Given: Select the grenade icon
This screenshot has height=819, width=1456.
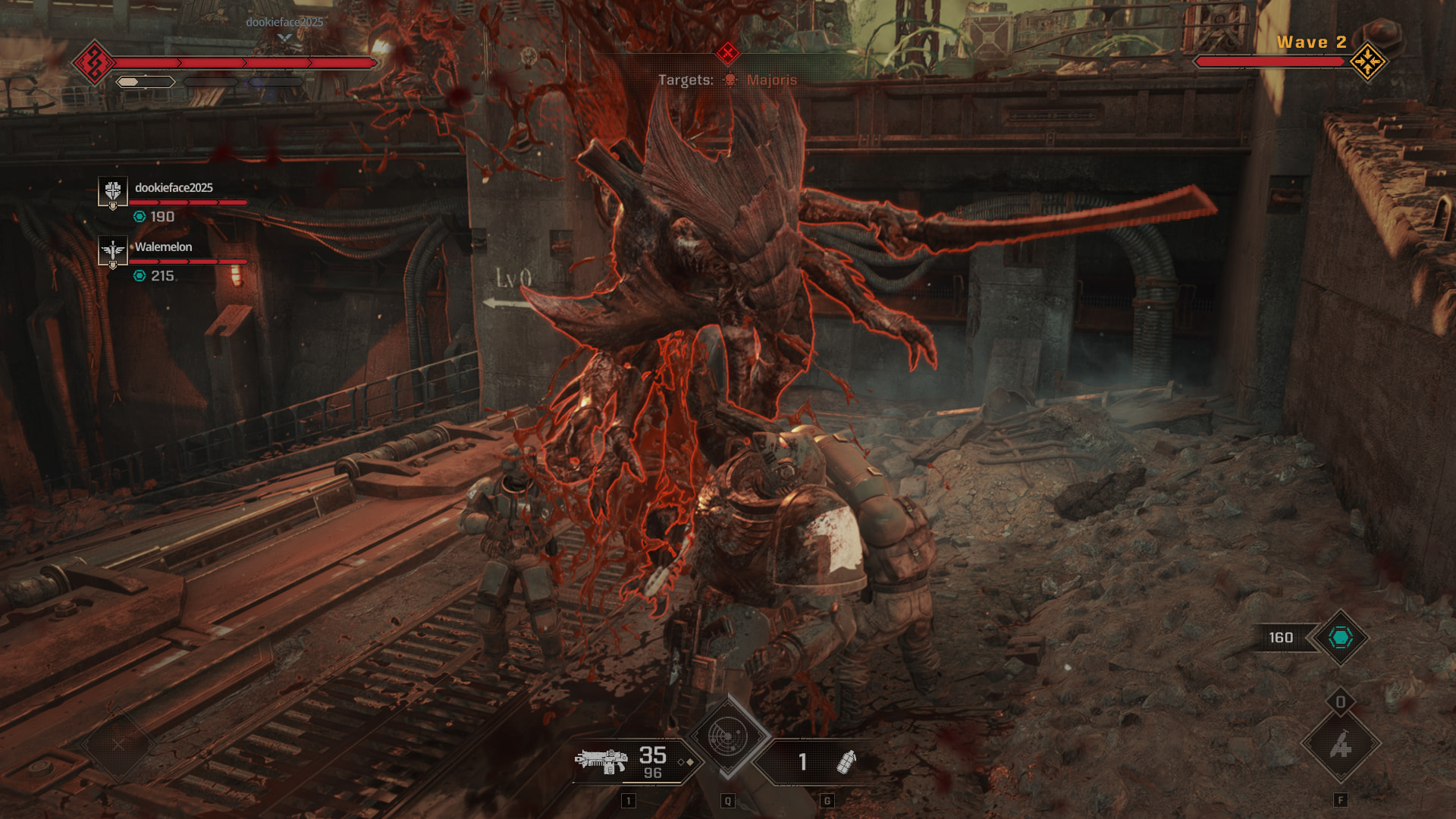Looking at the screenshot, I should pyautogui.click(x=846, y=761).
